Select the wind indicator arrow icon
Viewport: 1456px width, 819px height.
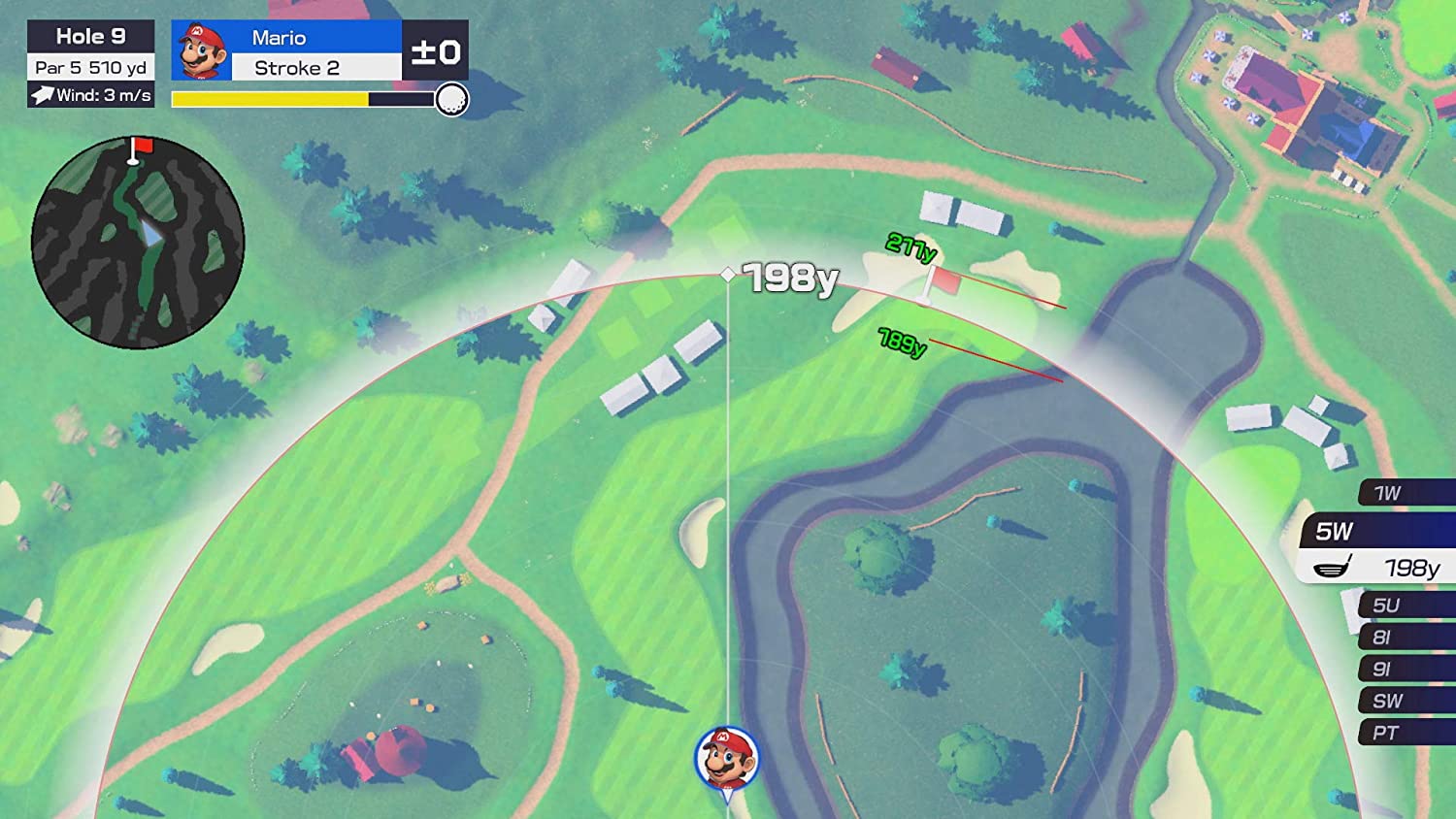[43, 97]
